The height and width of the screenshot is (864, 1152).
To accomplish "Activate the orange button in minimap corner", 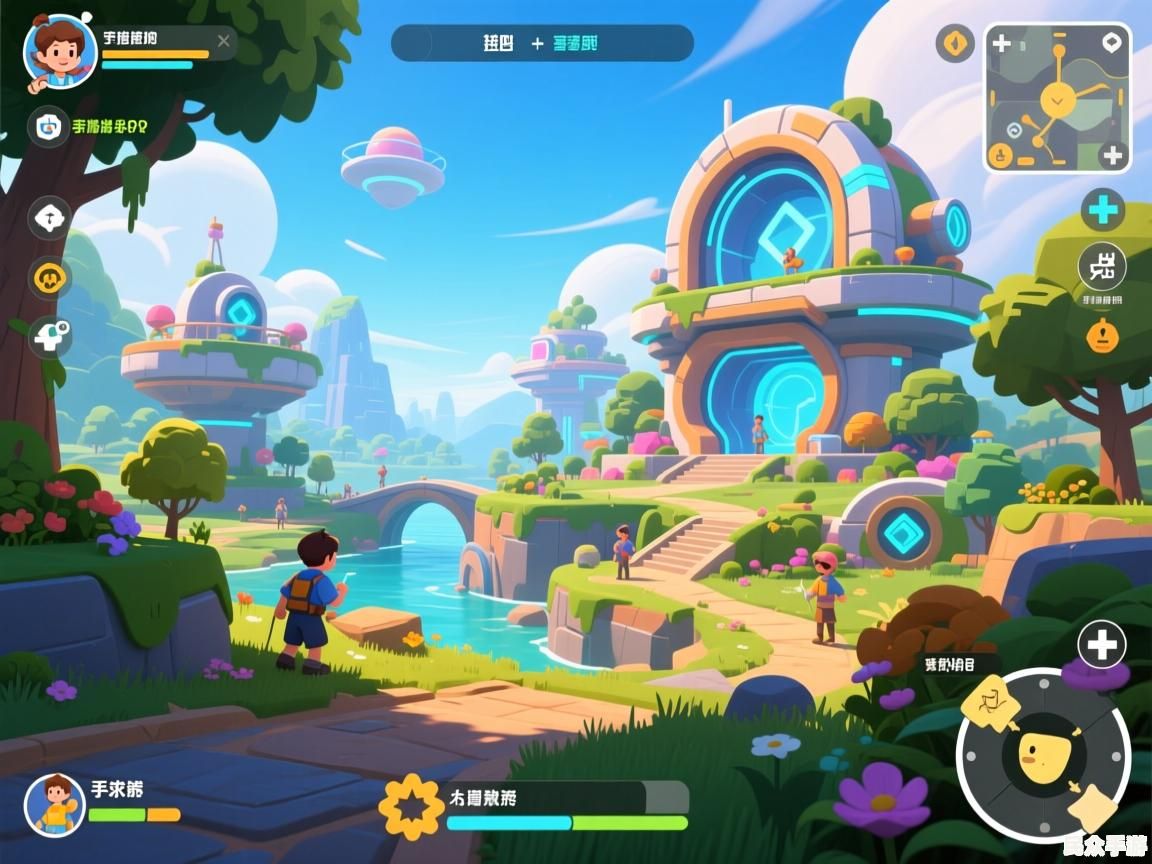I will [x=999, y=155].
